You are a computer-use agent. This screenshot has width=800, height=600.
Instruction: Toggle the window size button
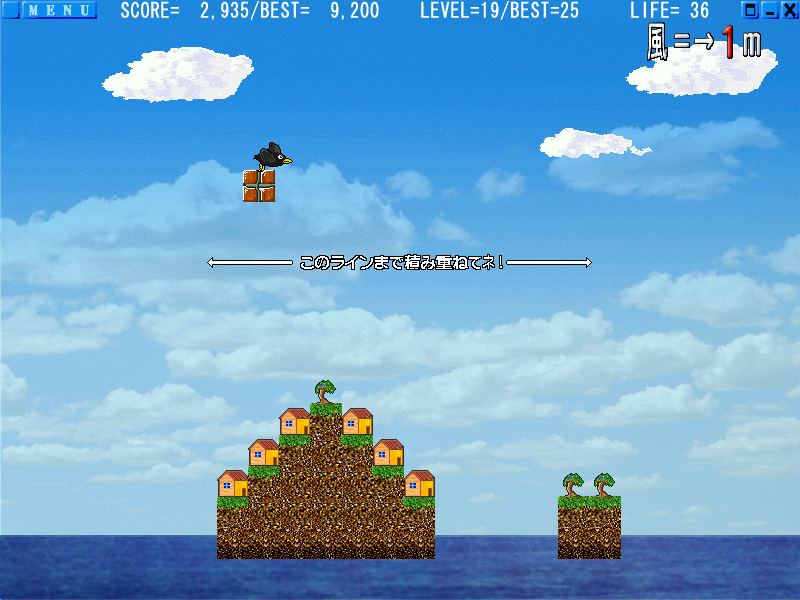pyautogui.click(x=751, y=11)
